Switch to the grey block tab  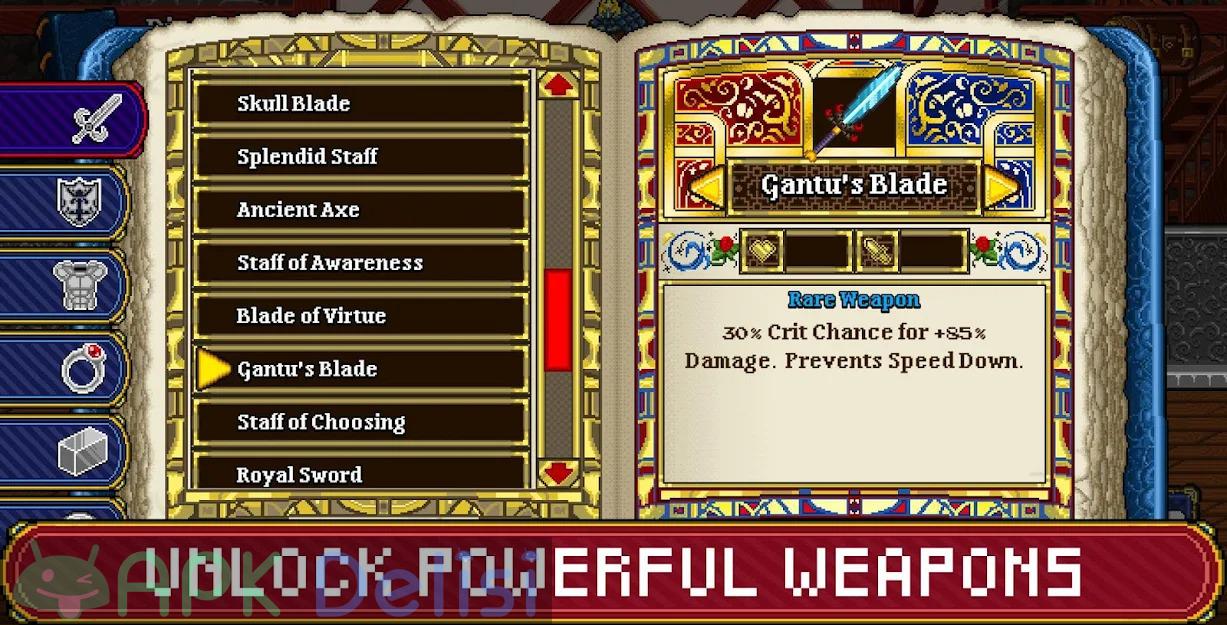pos(80,453)
